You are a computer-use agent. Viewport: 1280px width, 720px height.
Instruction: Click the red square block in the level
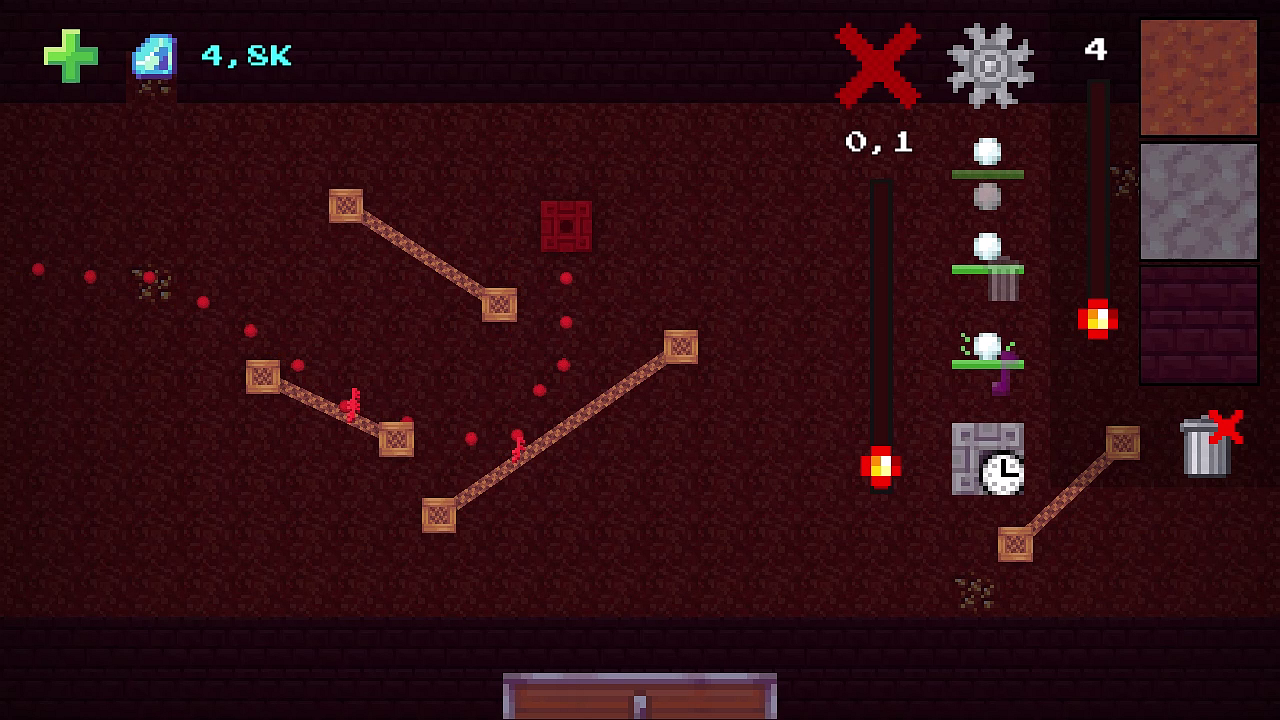click(567, 225)
